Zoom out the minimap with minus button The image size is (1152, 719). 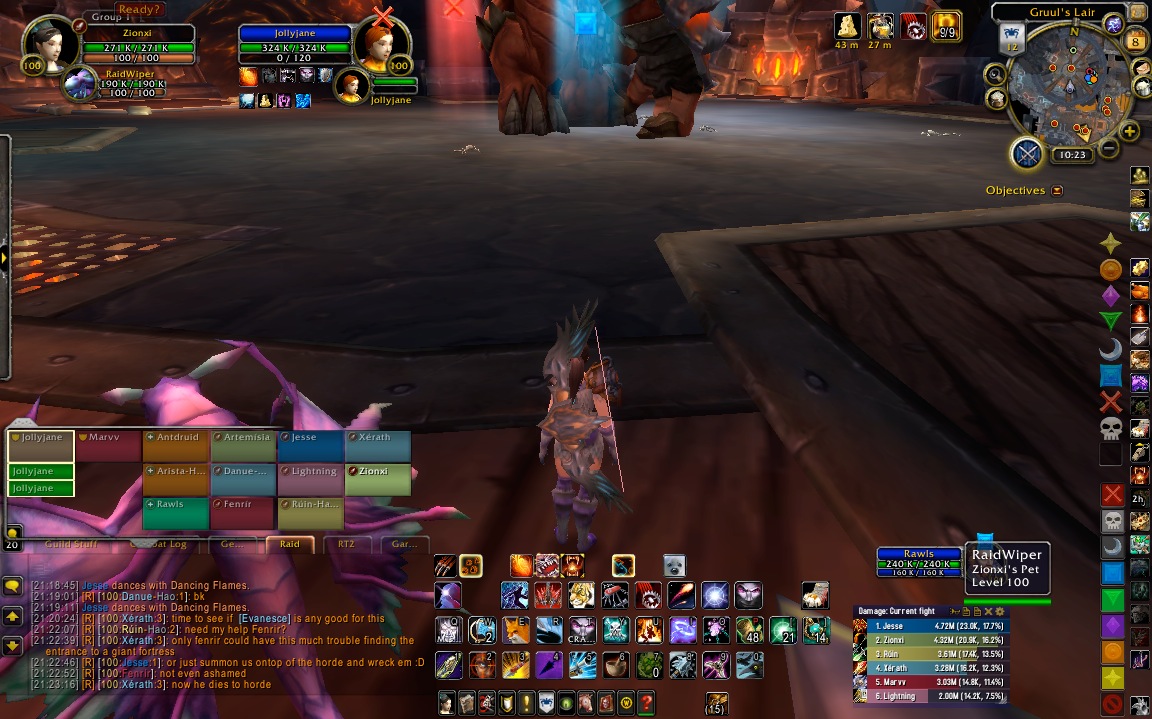[1108, 150]
